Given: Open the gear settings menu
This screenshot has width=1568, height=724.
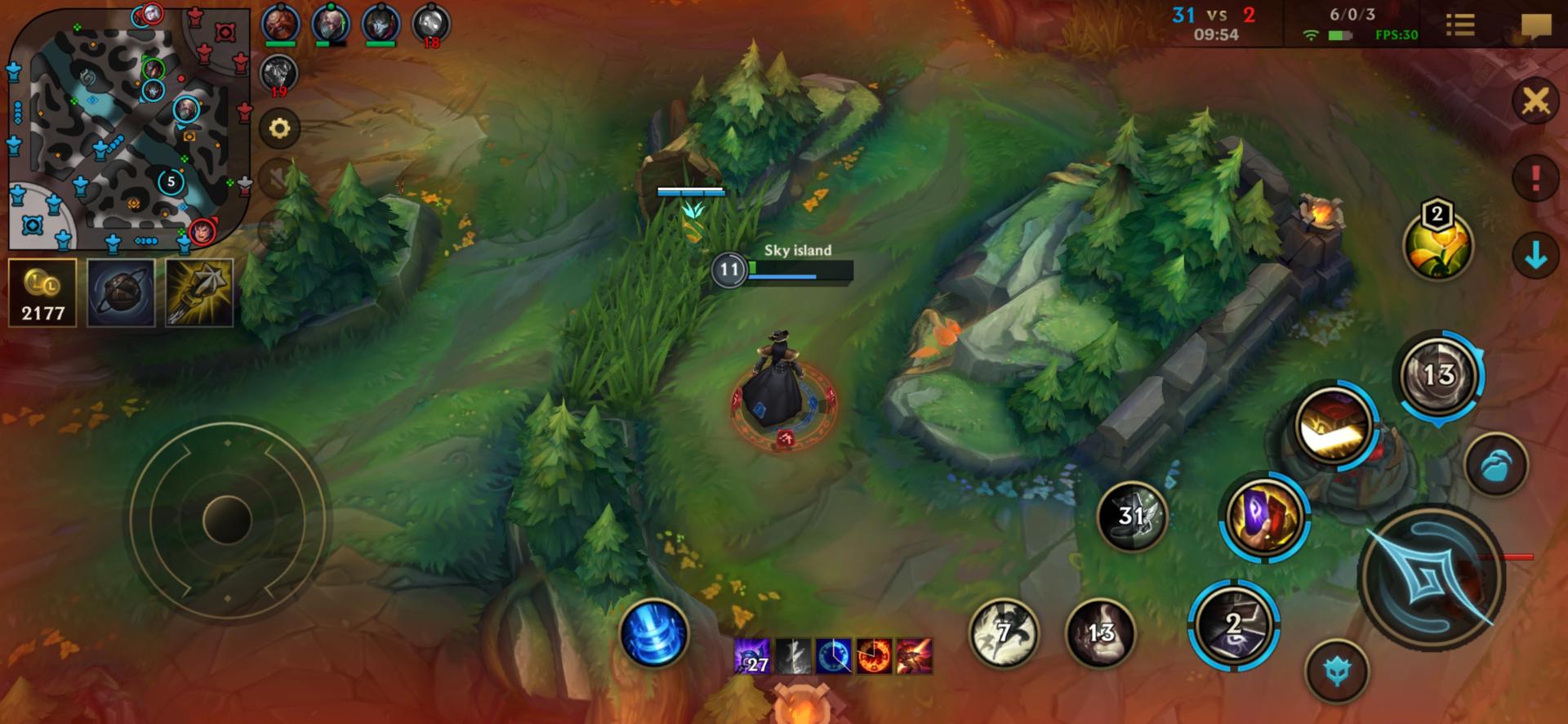Looking at the screenshot, I should [x=279, y=128].
